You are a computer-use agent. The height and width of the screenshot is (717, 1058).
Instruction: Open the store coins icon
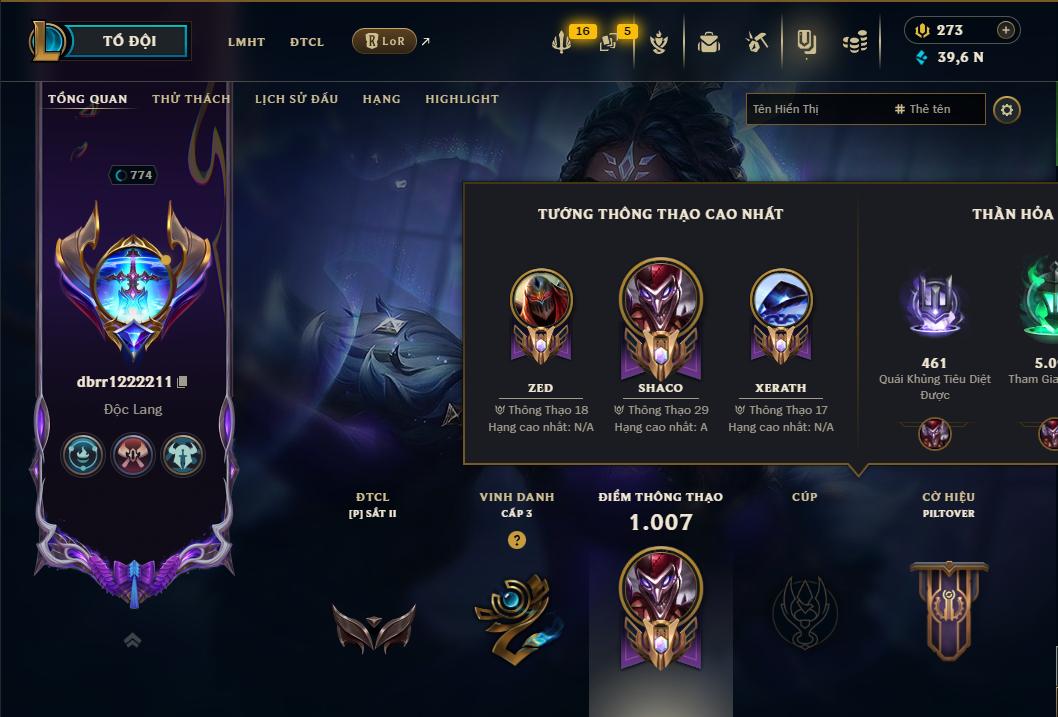(x=854, y=42)
